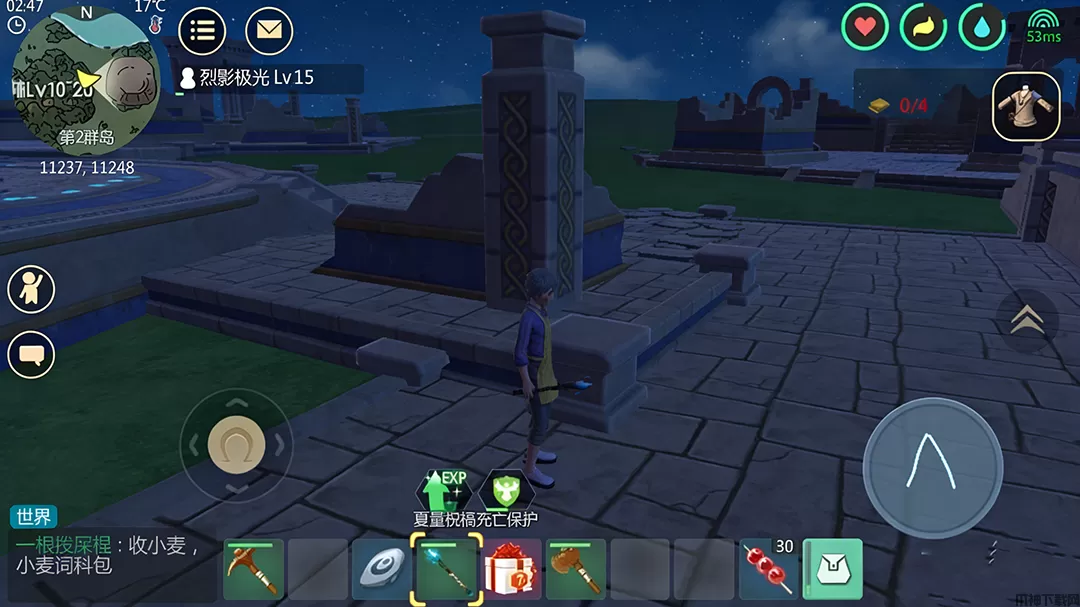The height and width of the screenshot is (607, 1080).
Task: Tap the double-chevron up button
Action: 1027,320
